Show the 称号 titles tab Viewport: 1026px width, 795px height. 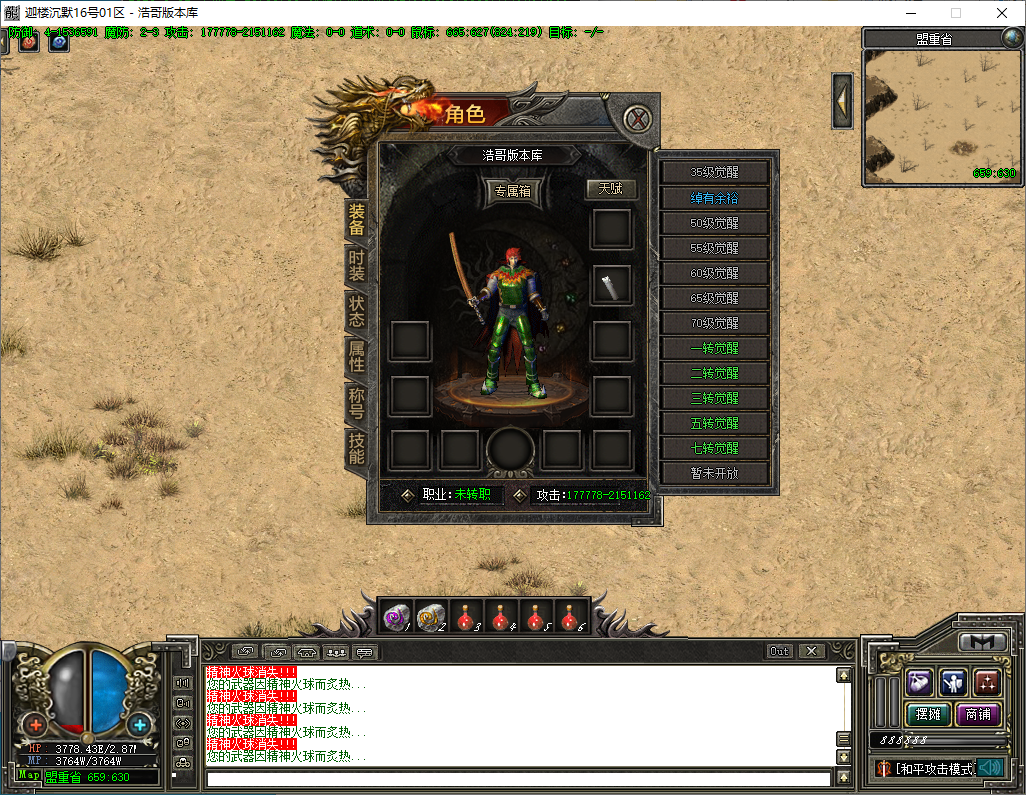[x=356, y=402]
